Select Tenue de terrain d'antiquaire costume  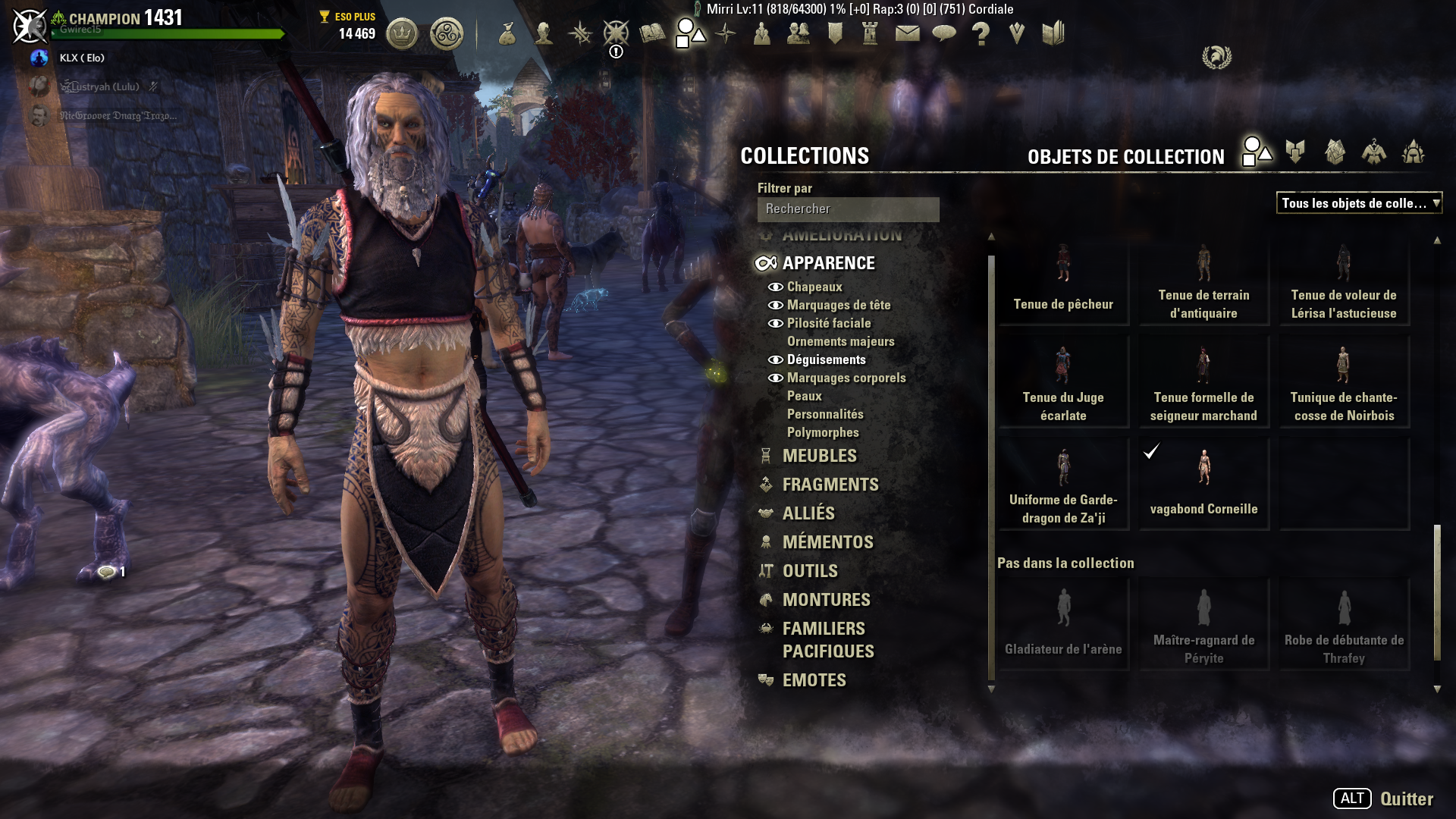pos(1203,281)
